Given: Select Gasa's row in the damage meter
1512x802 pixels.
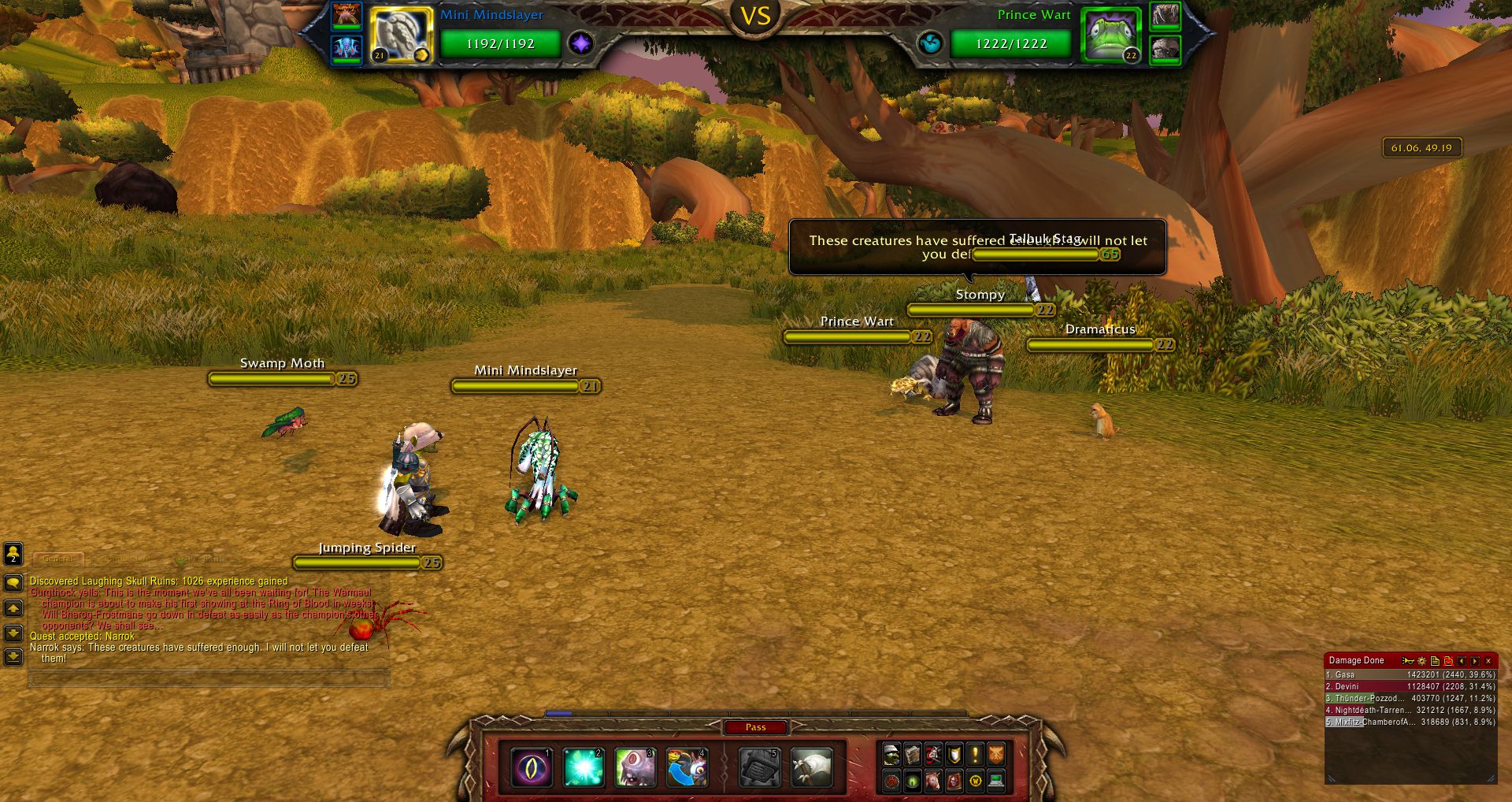Looking at the screenshot, I should point(1410,675).
